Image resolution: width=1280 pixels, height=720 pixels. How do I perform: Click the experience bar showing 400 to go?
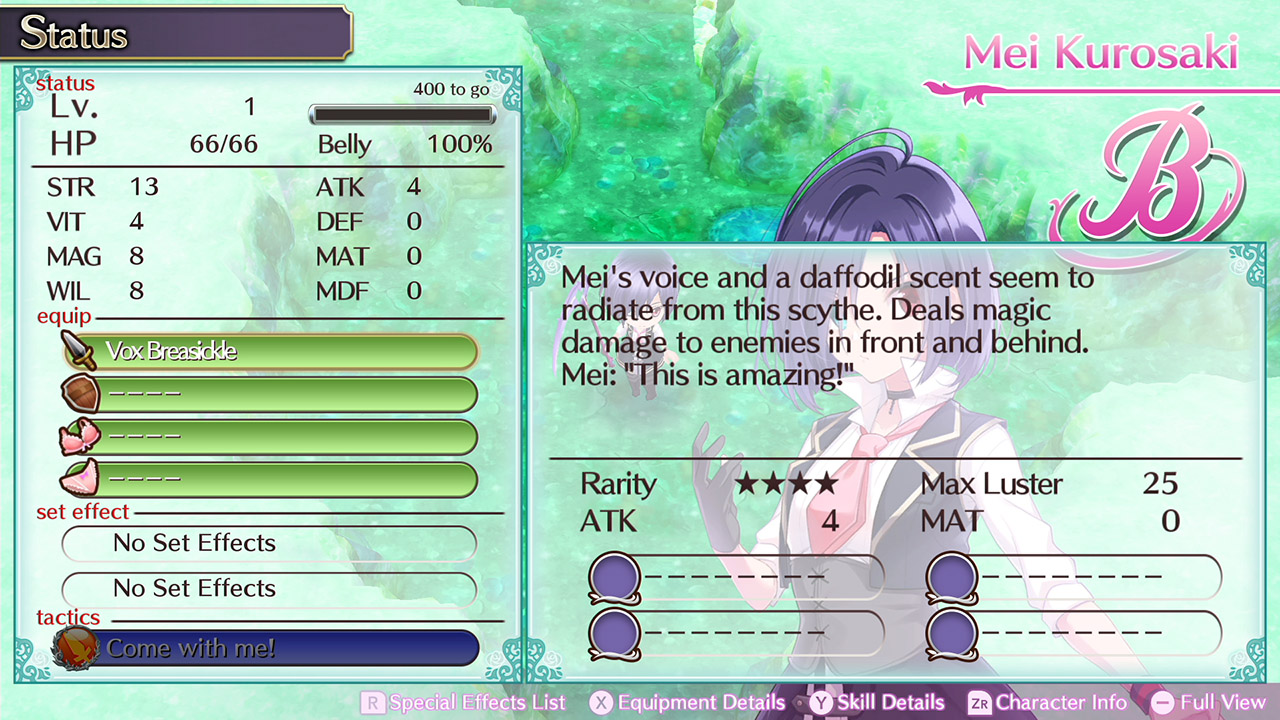coord(402,114)
